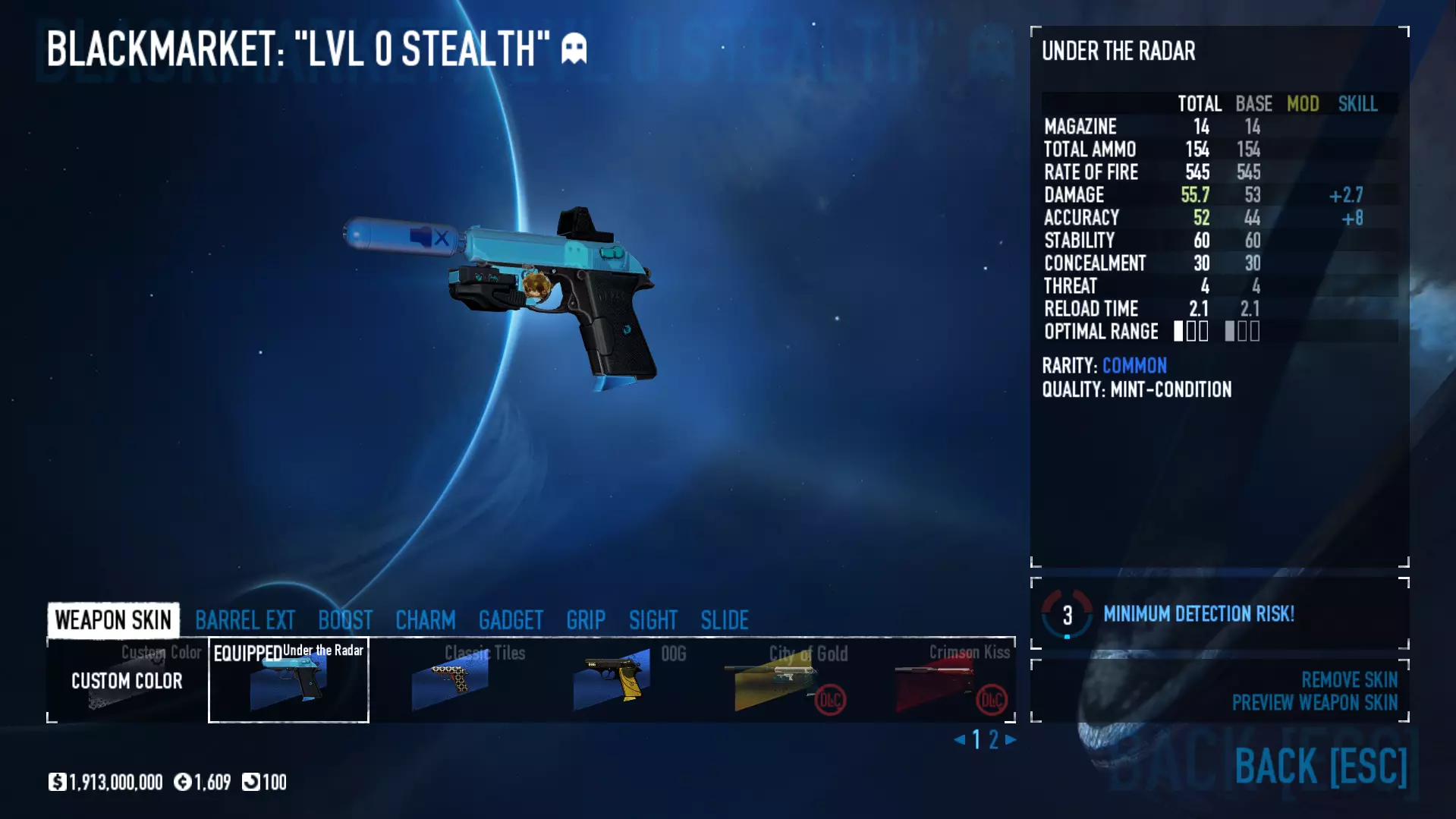
Task: Open the Gadget tab
Action: (511, 620)
